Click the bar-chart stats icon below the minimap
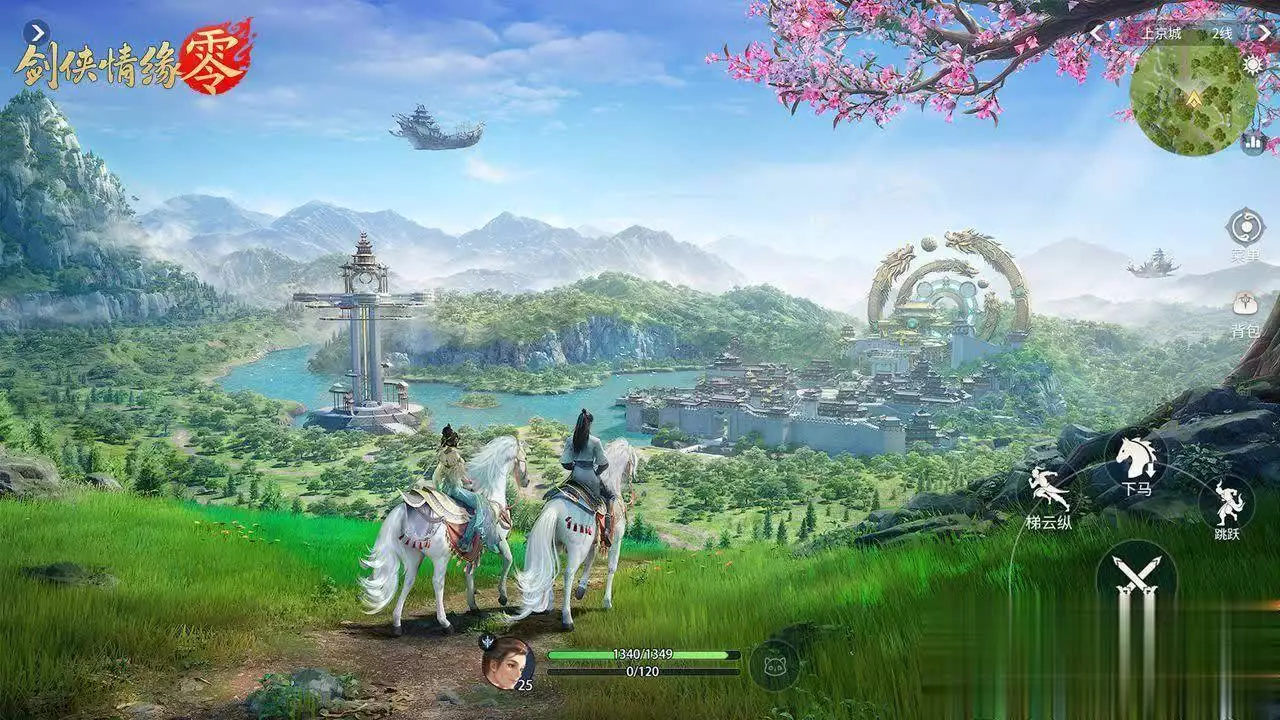 1253,142
